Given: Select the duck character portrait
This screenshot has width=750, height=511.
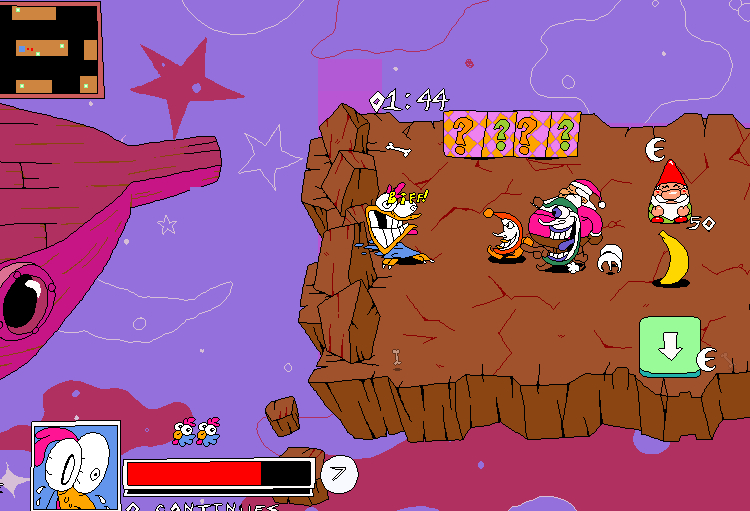Looking at the screenshot, I should point(76,466).
